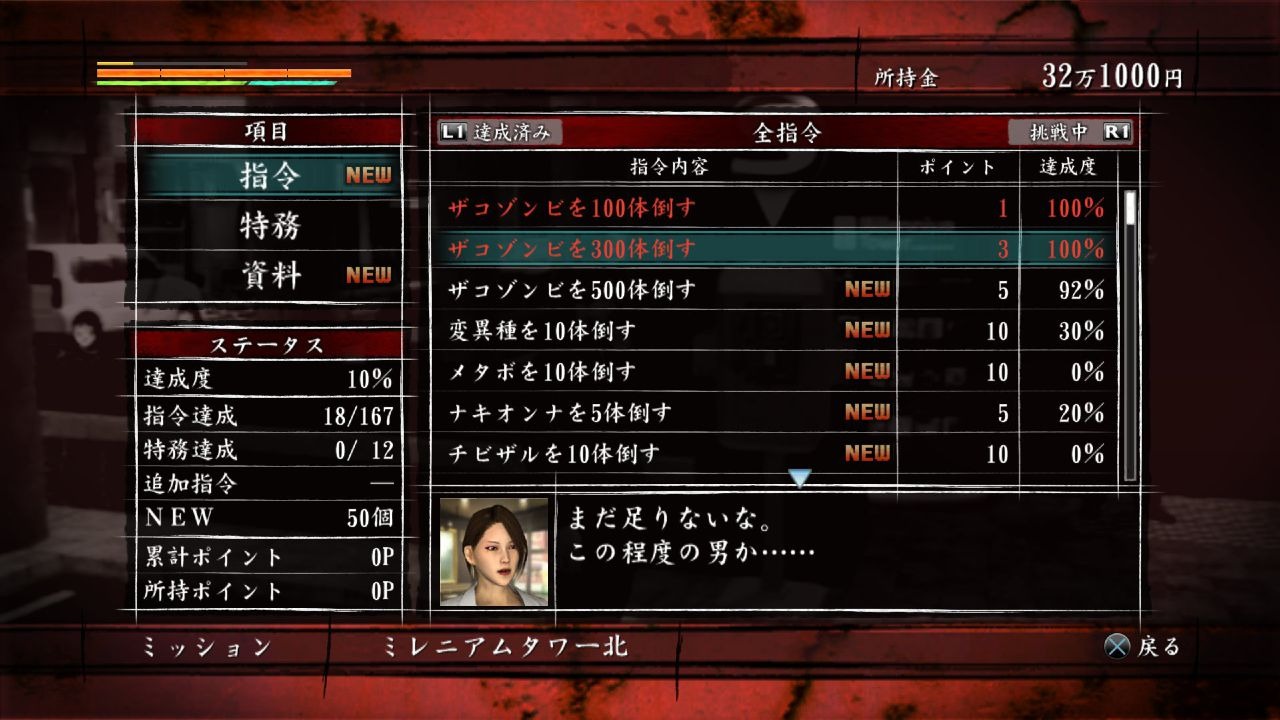The width and height of the screenshot is (1280, 720).
Task: Click the directive list scrollbar
Action: (1130, 335)
